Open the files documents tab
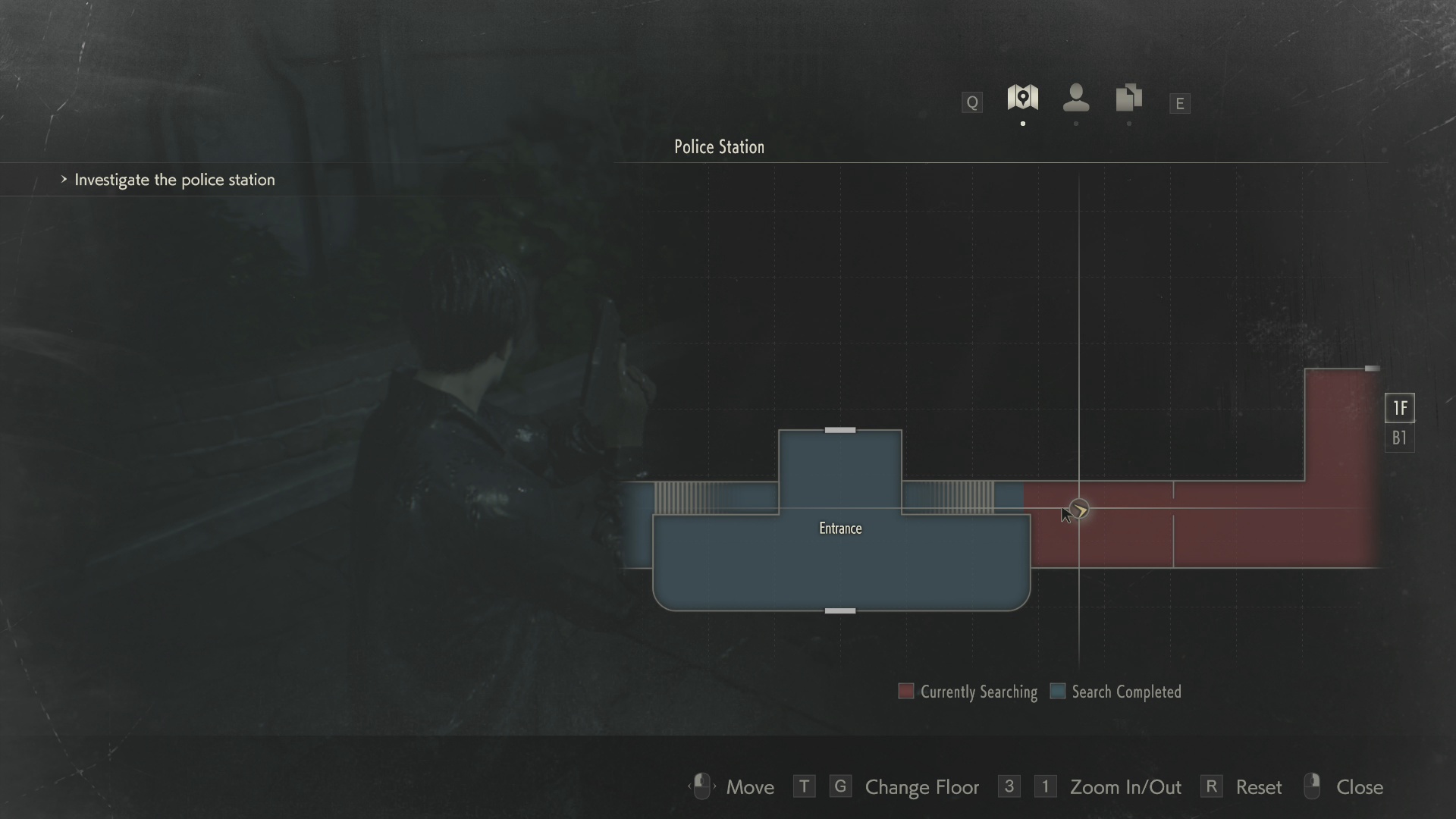1456x819 pixels. (x=1128, y=98)
